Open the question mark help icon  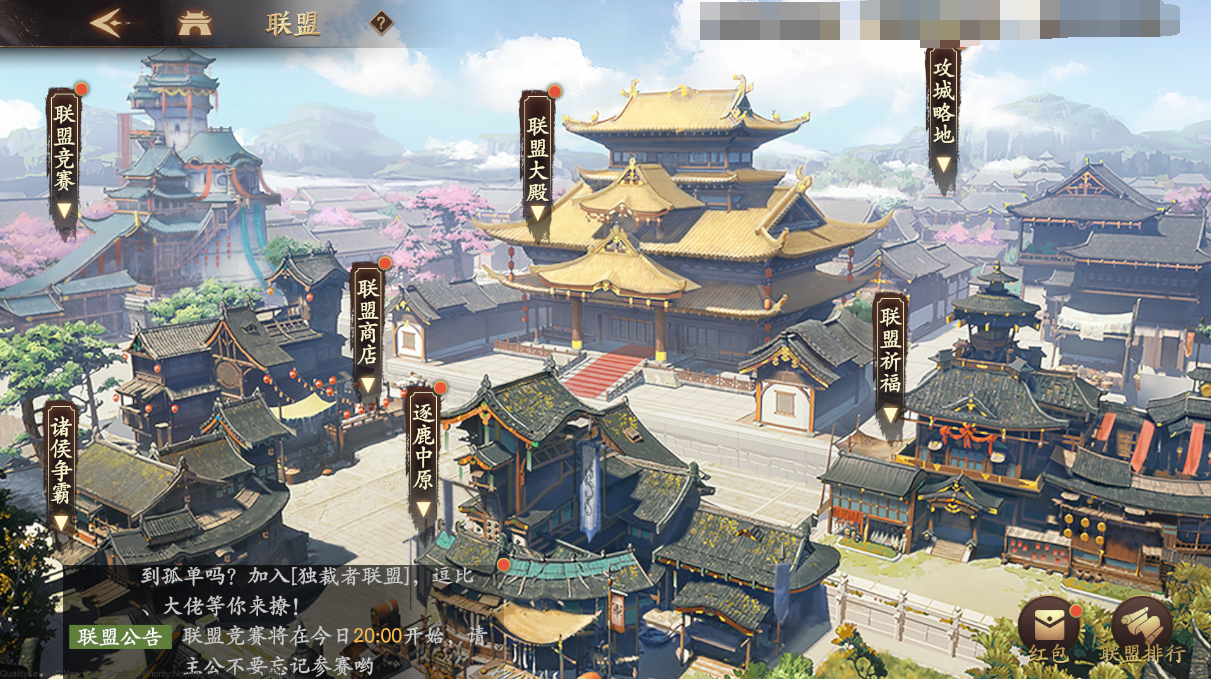tap(381, 23)
